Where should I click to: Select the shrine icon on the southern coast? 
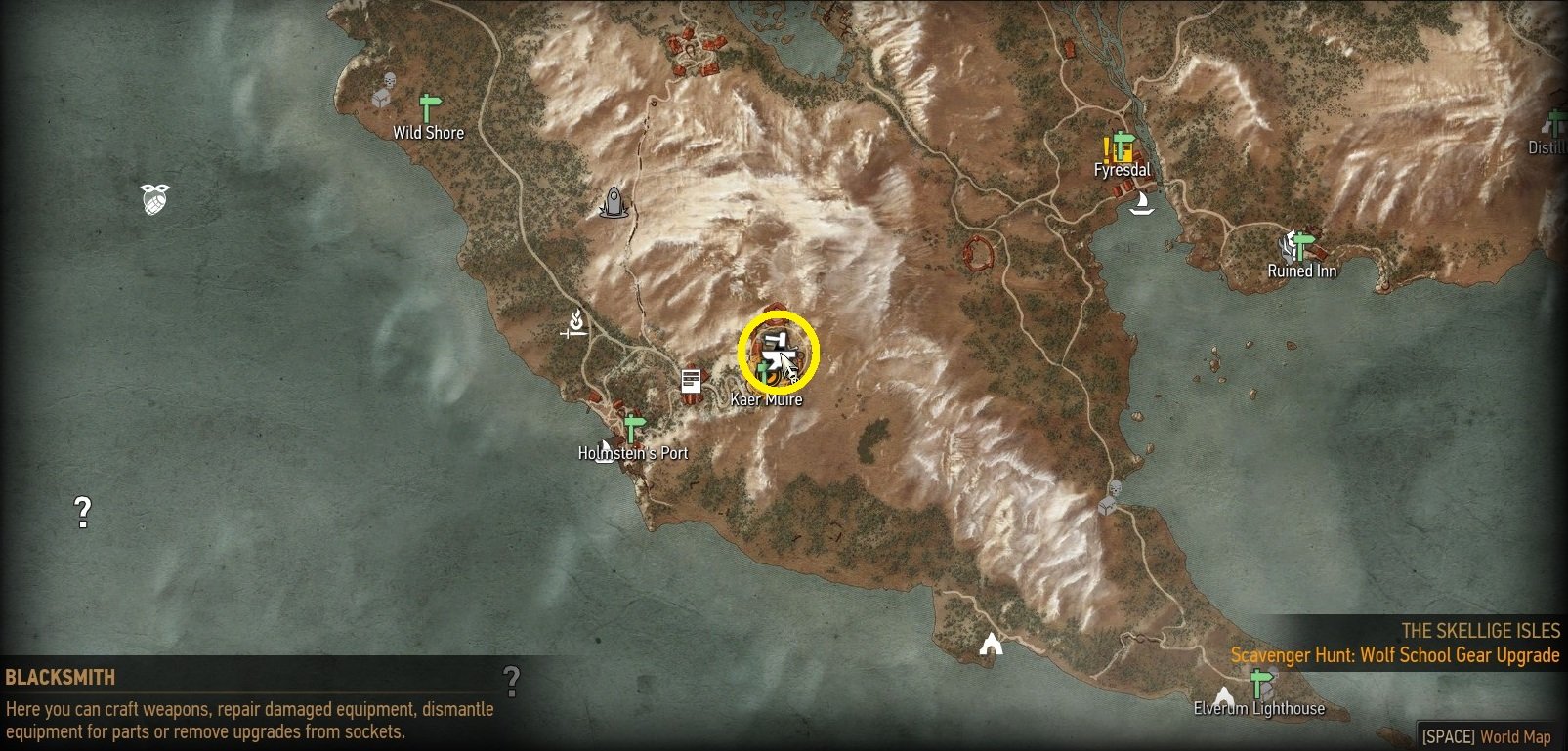[993, 645]
